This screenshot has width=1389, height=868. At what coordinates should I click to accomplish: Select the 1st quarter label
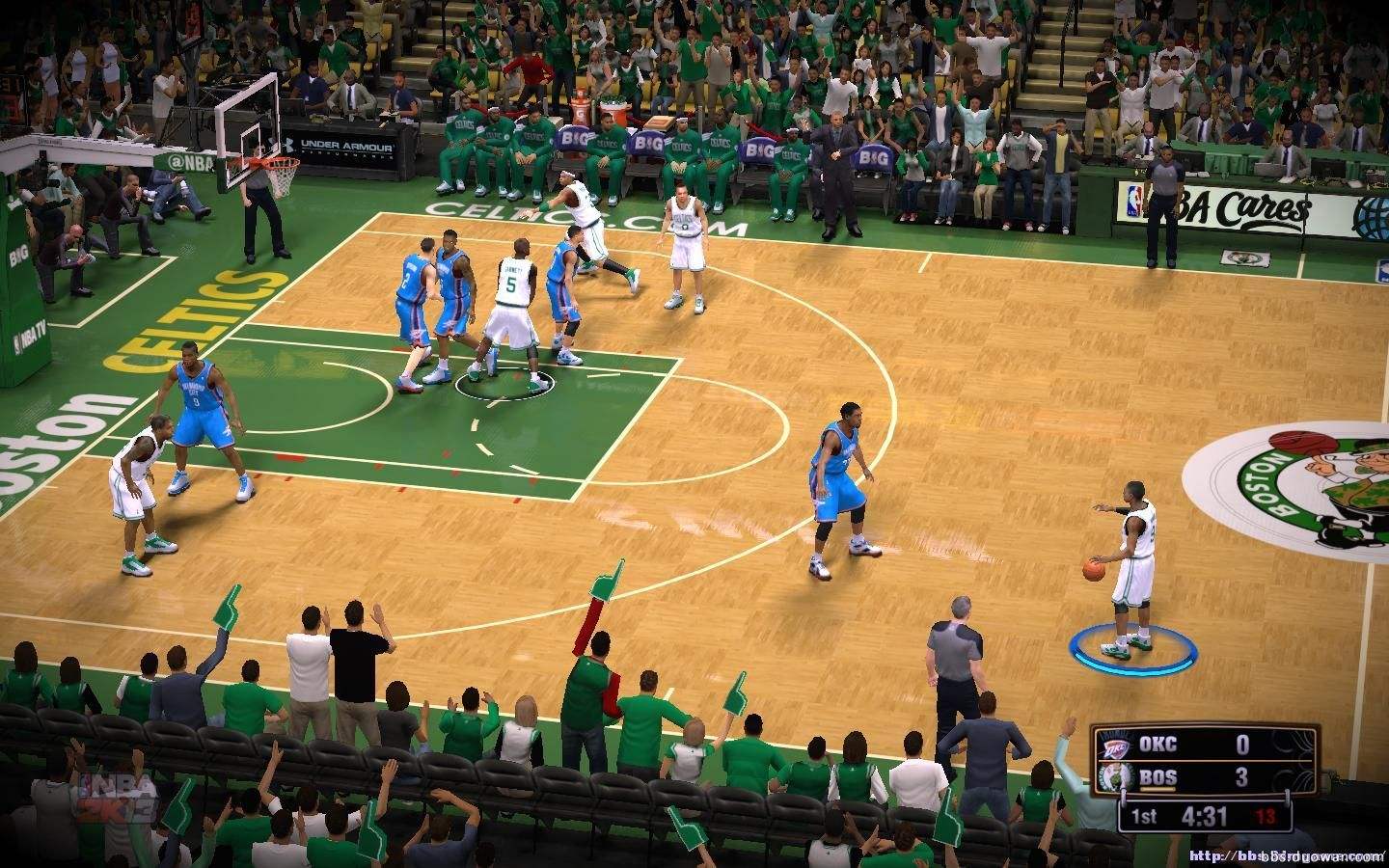(x=1145, y=817)
